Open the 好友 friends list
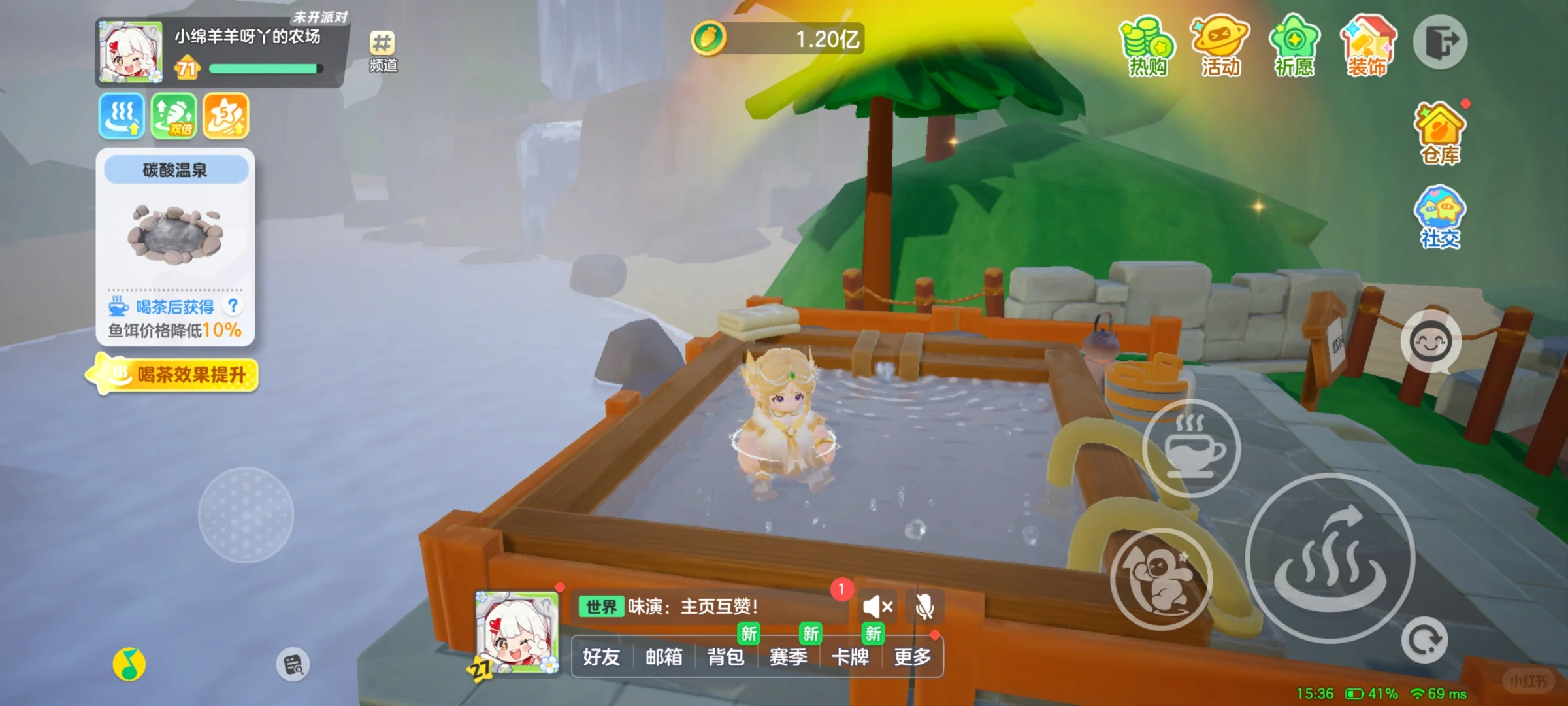 [x=601, y=656]
